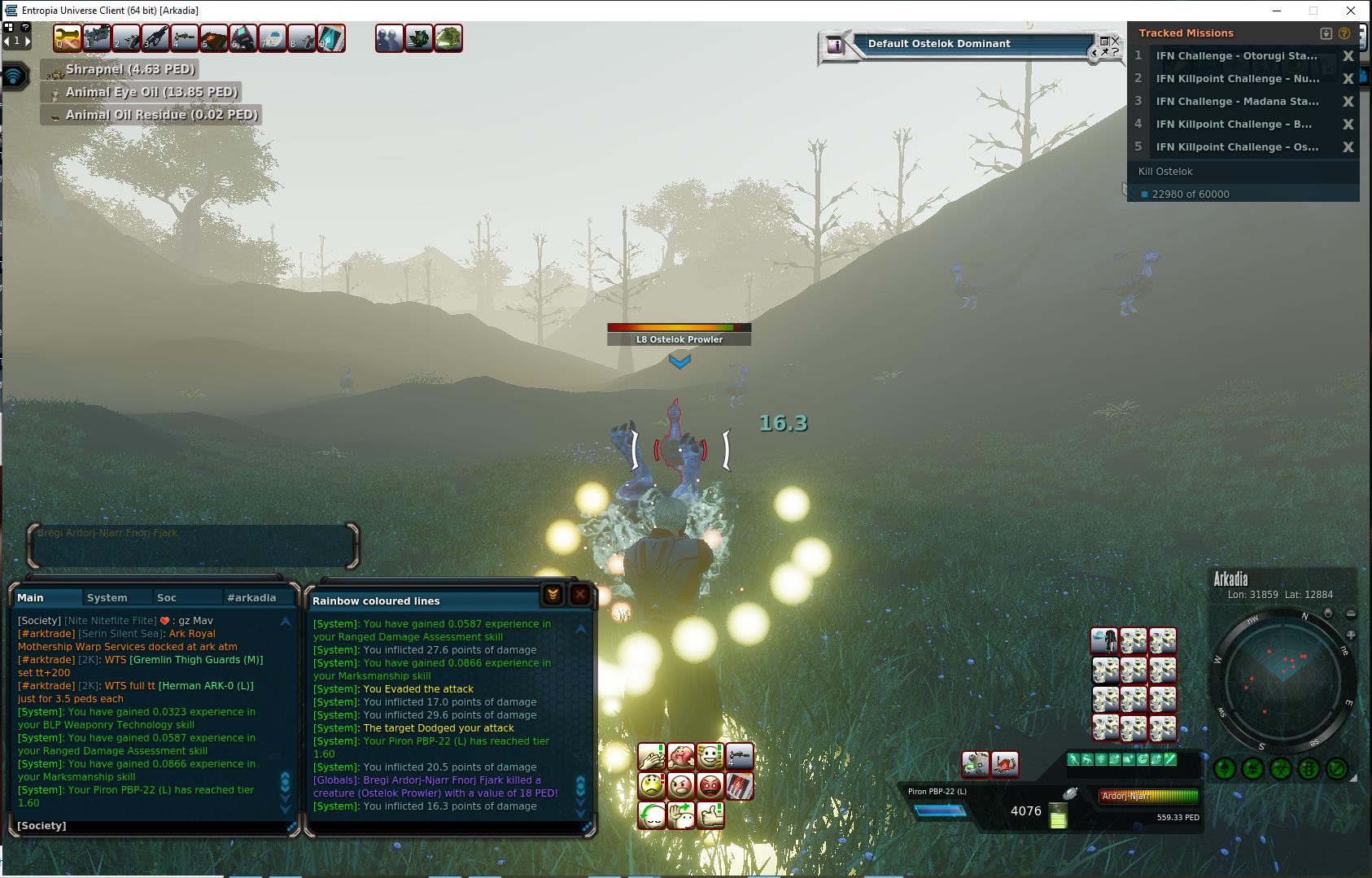Click the info icon on Default Ostelok Dominant
This screenshot has width=1372, height=878.
[834, 46]
